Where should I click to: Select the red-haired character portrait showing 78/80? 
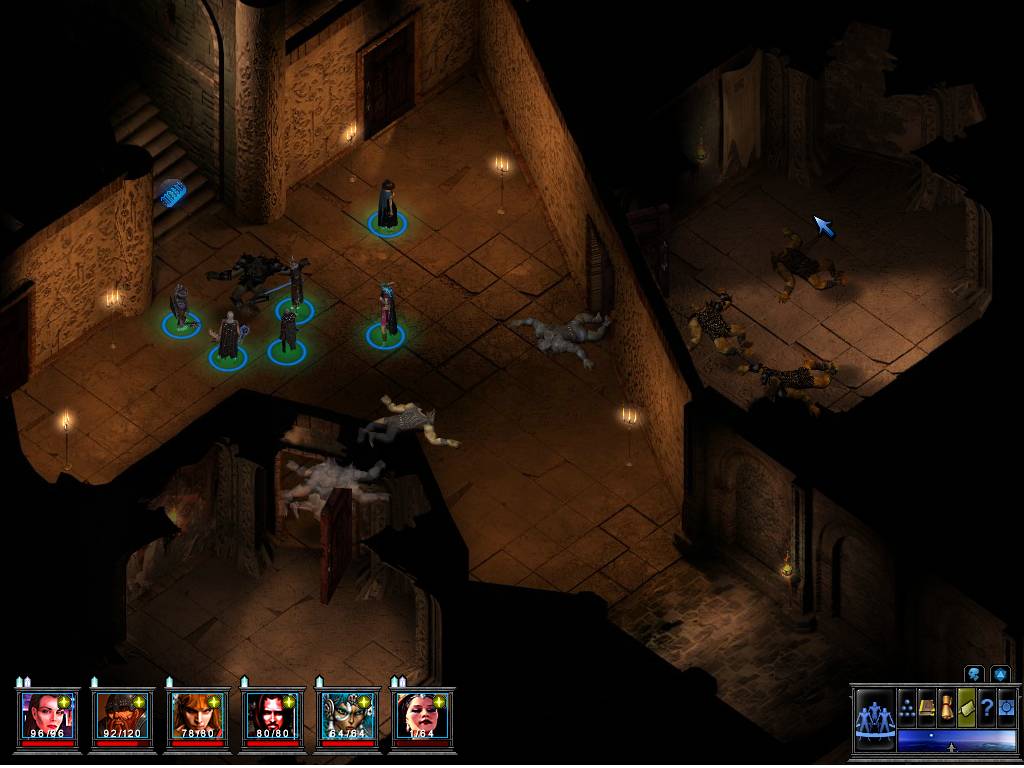195,714
